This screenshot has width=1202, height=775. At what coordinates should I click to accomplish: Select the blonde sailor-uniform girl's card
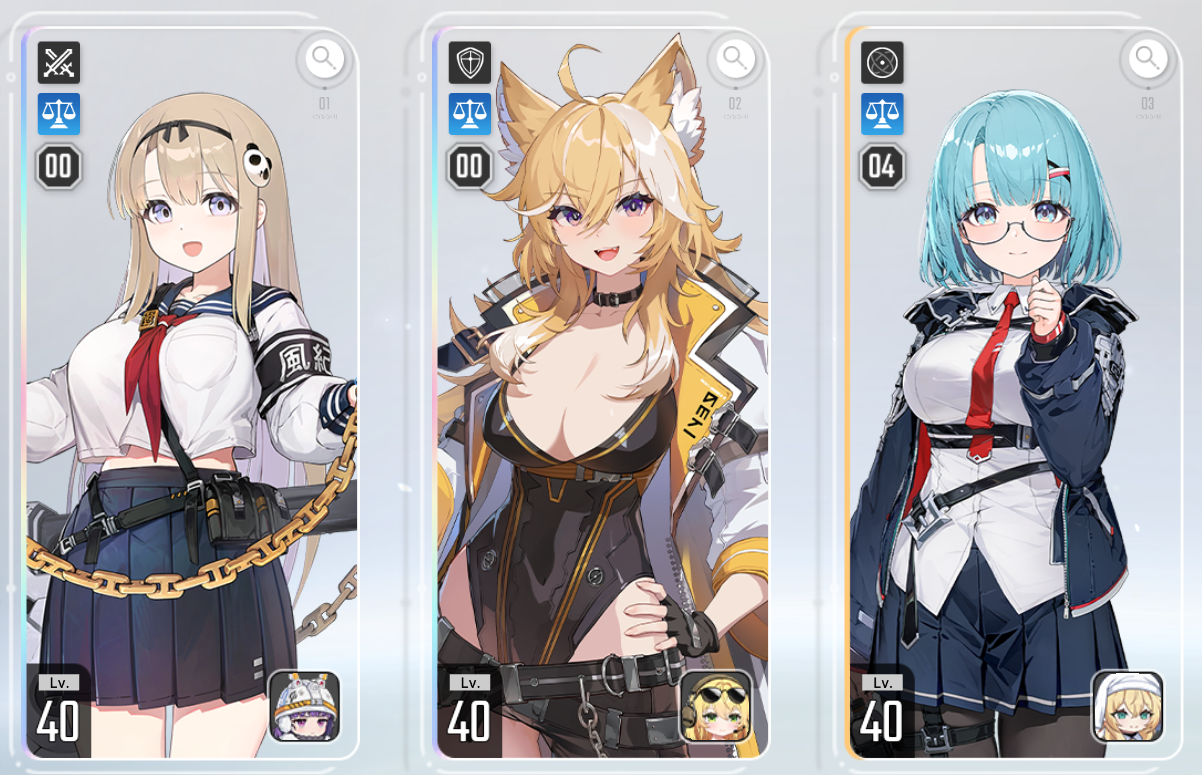coord(190,400)
